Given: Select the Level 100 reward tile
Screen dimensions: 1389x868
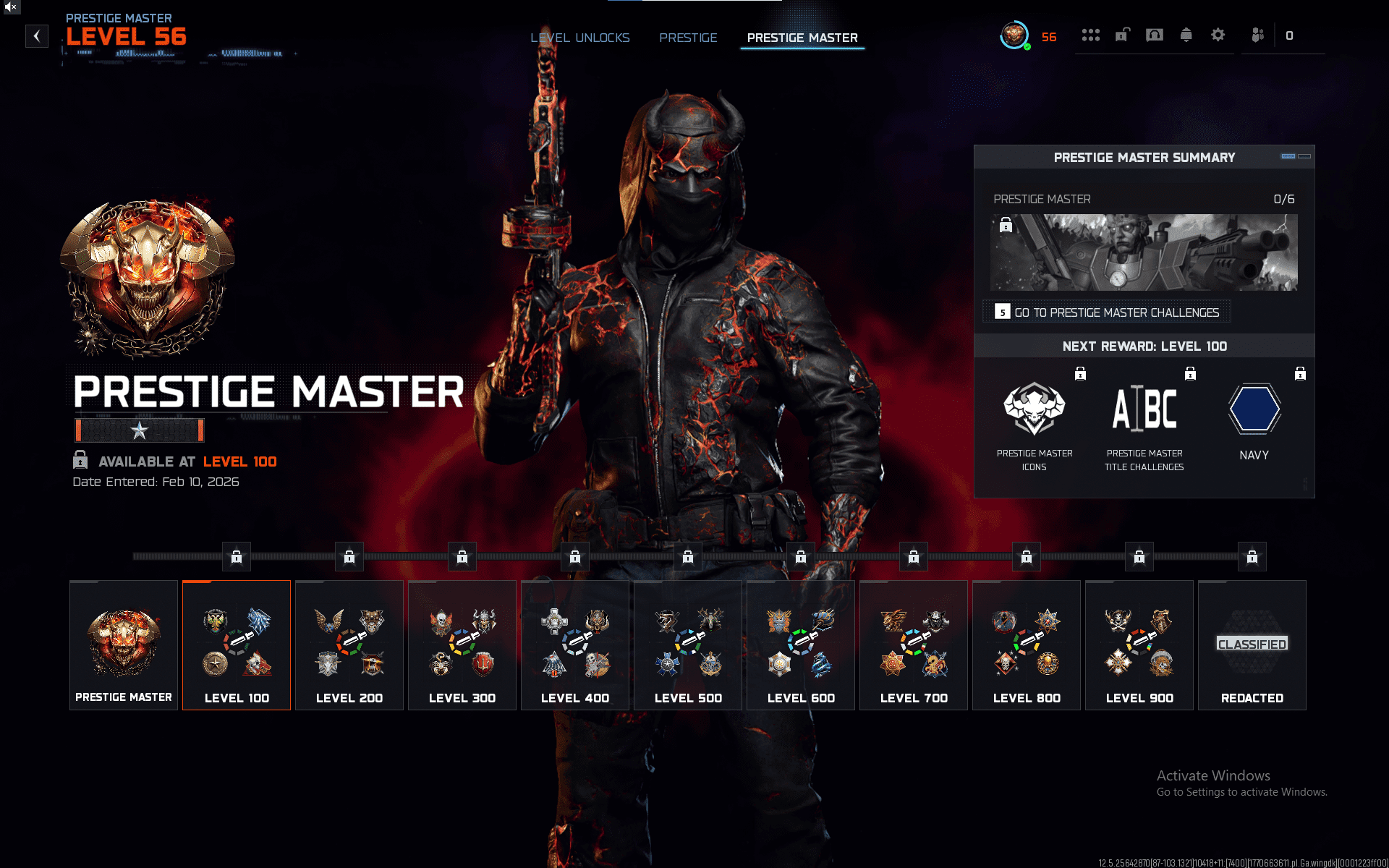Looking at the screenshot, I should (x=237, y=645).
